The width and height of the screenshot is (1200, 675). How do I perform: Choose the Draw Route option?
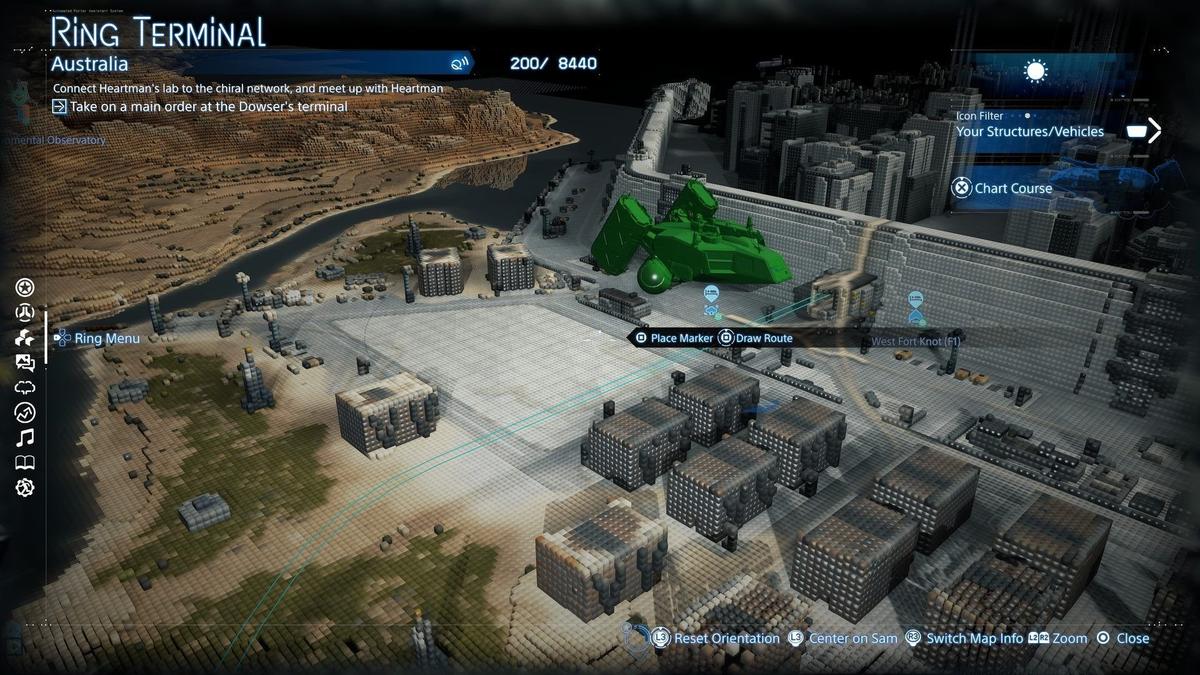point(756,338)
